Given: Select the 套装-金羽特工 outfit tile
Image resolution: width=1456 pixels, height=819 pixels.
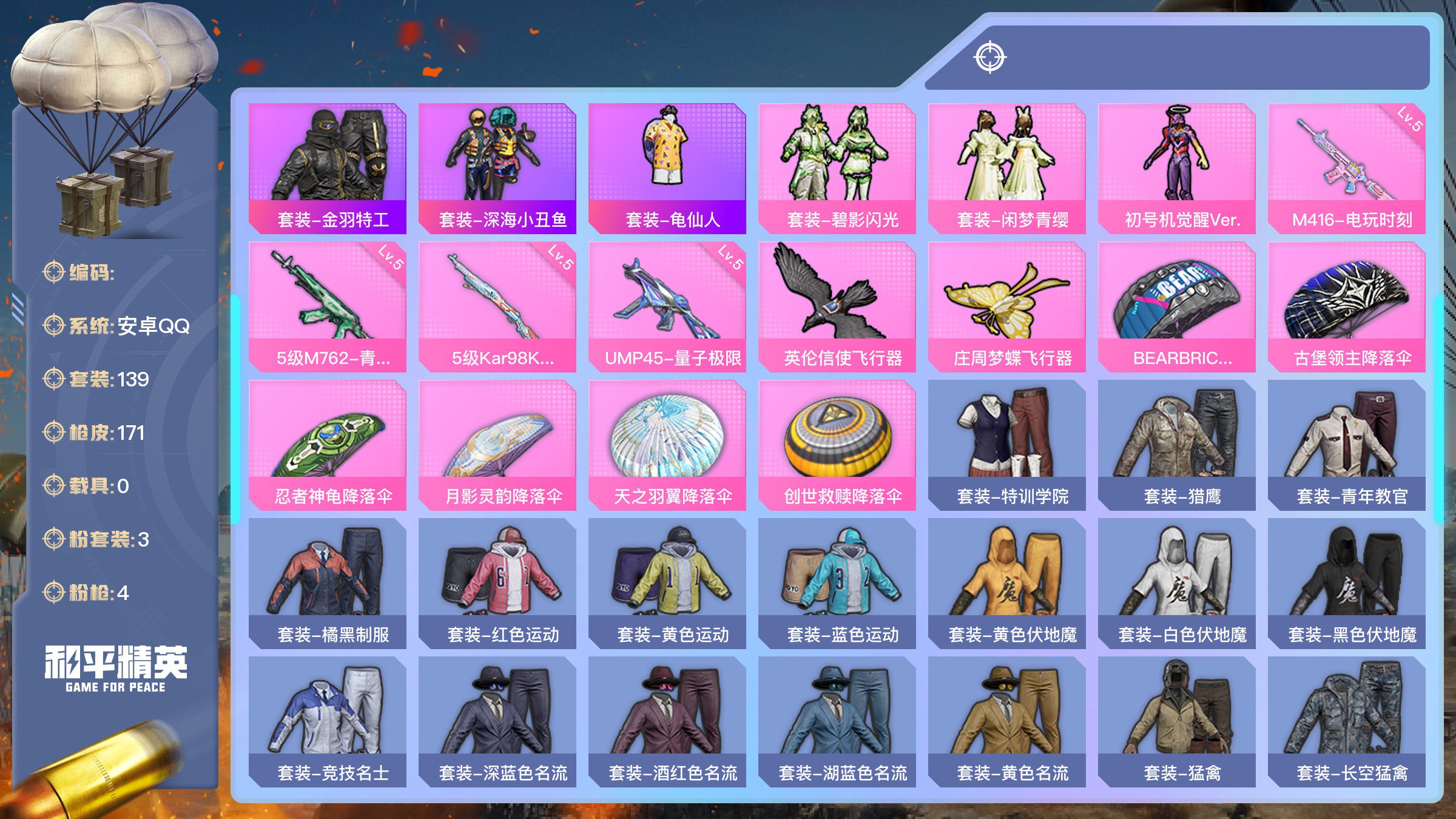Looking at the screenshot, I should [x=328, y=168].
